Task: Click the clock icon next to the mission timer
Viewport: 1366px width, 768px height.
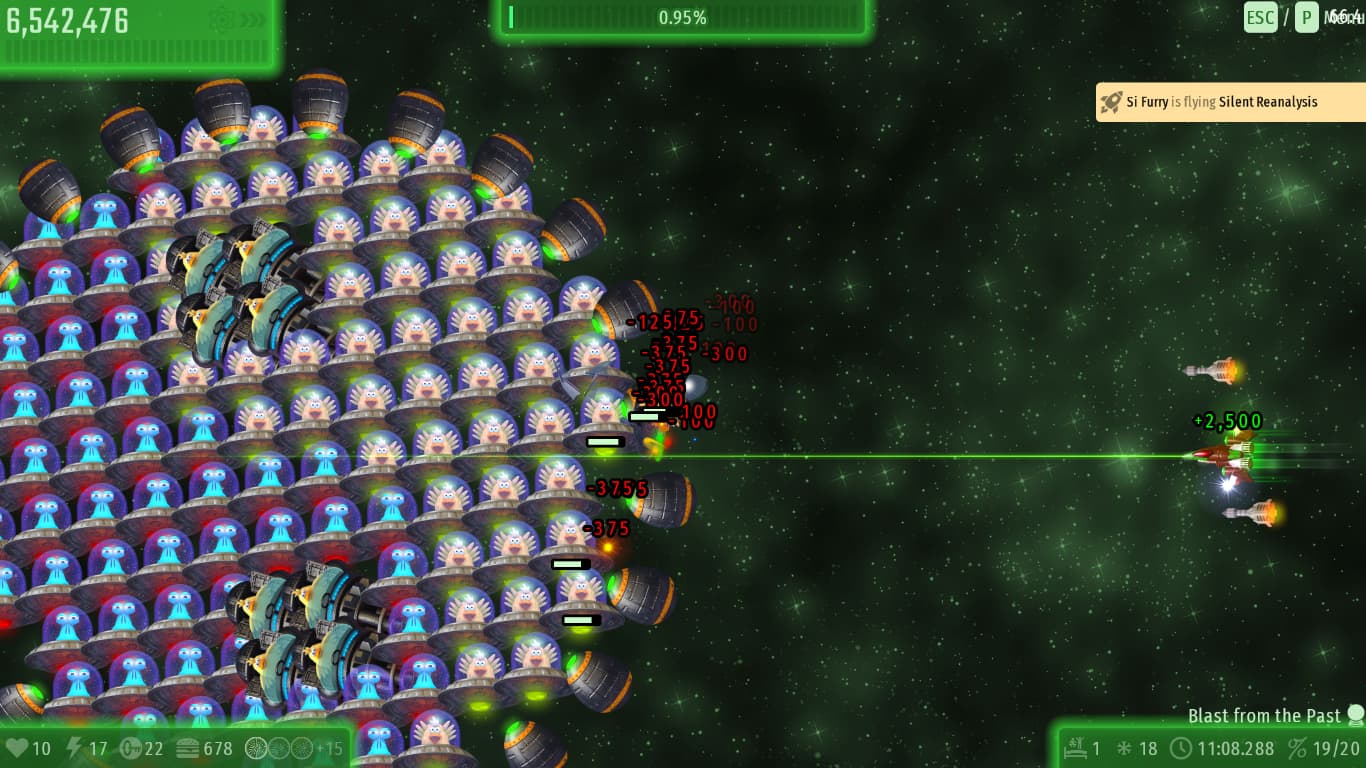Action: [x=1182, y=747]
